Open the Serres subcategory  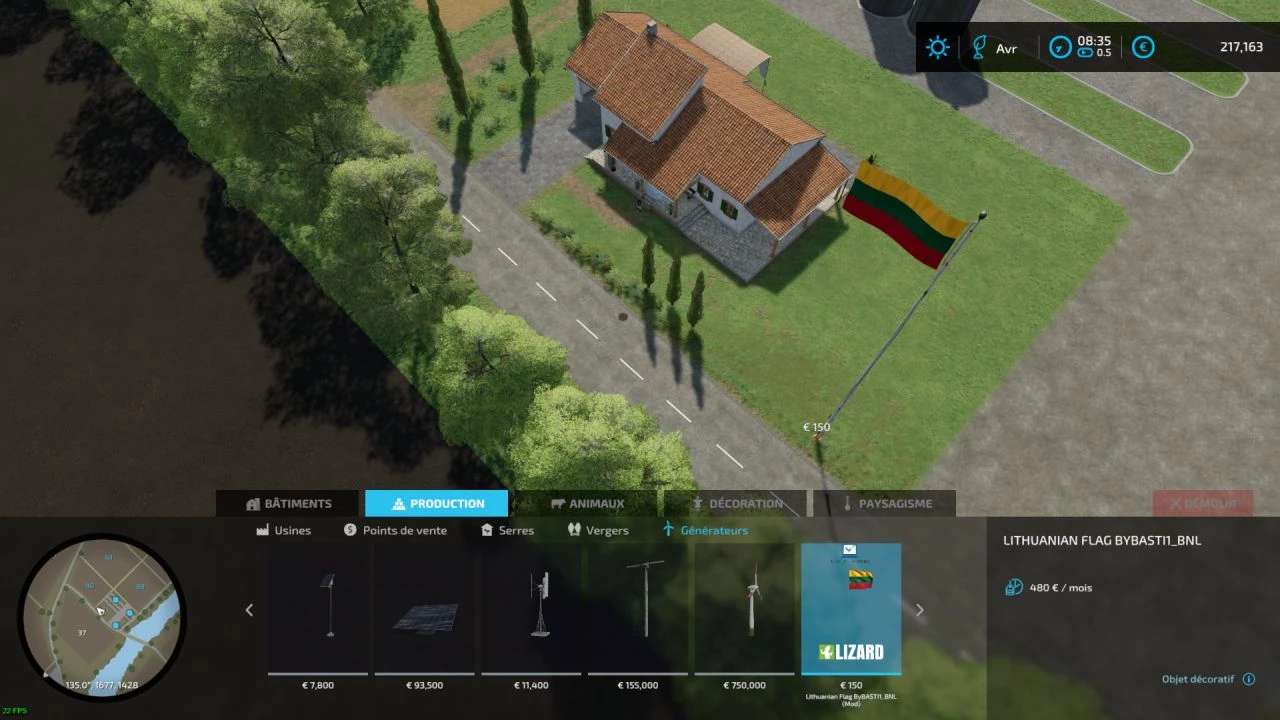coord(507,531)
